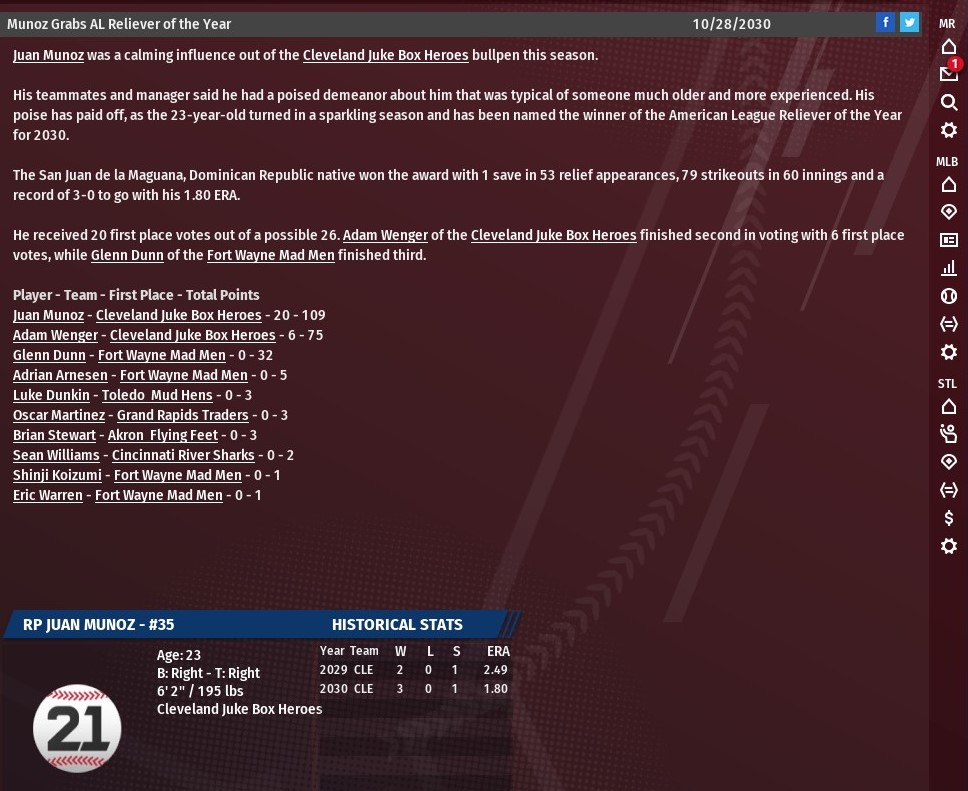Open the baseball icon in the sidebar

(949, 296)
